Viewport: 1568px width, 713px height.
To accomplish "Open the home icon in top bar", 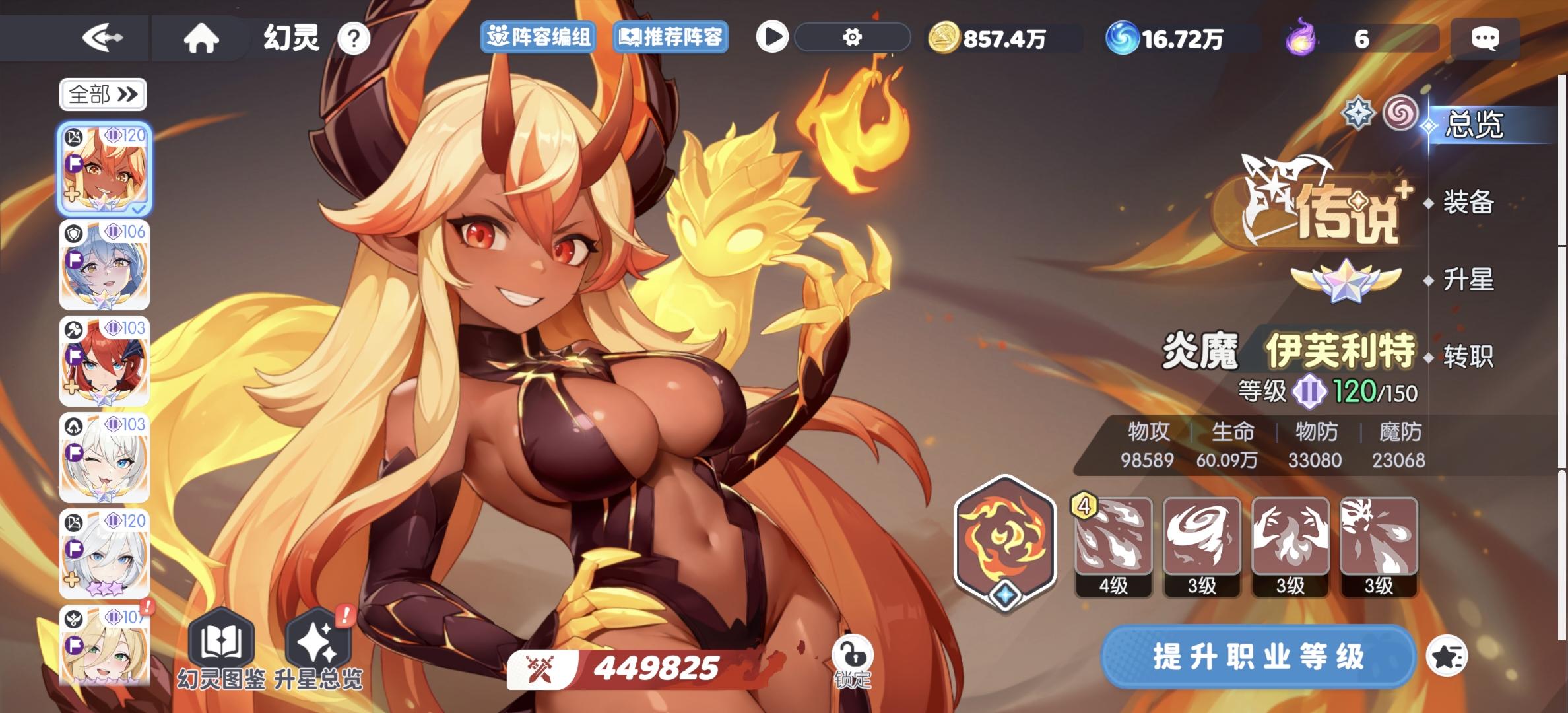I will pos(201,38).
